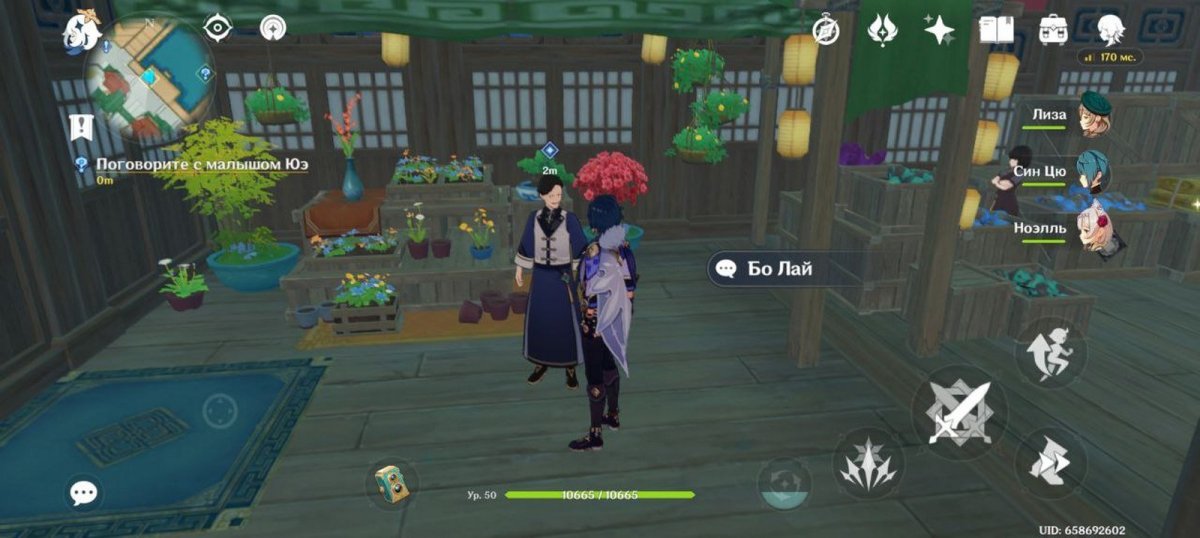Open the book handbook icon
Screen dimensions: 1200x538
pos(995,29)
